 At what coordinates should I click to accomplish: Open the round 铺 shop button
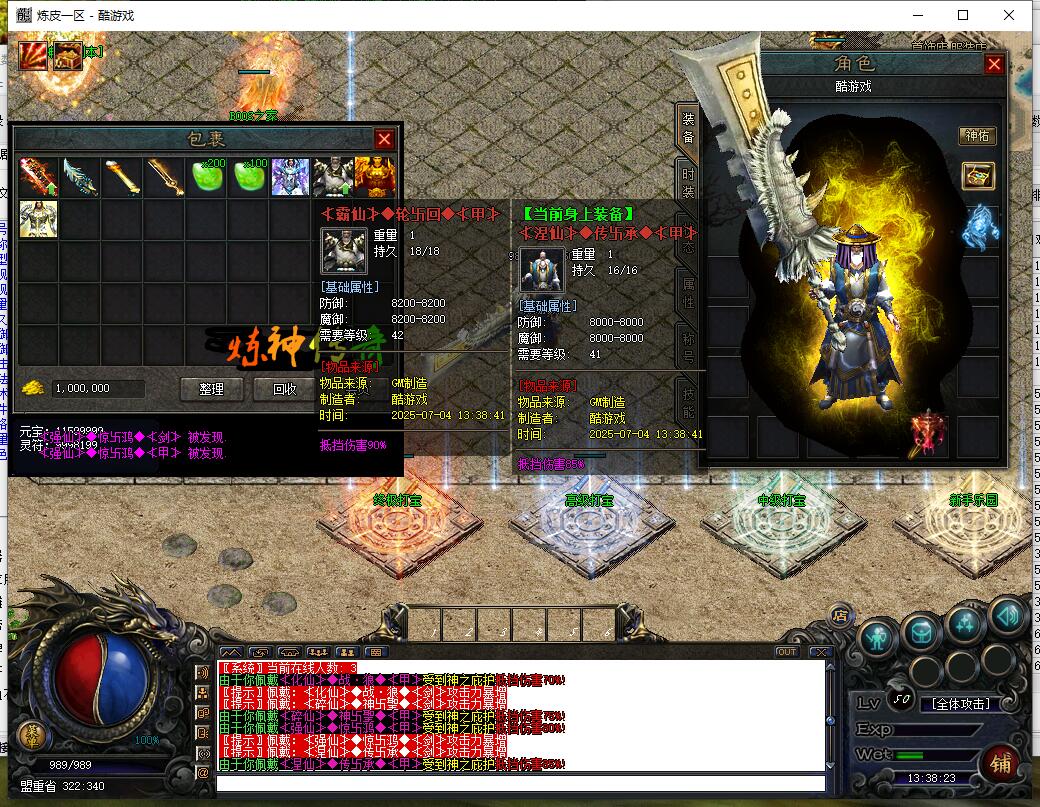coord(1000,763)
